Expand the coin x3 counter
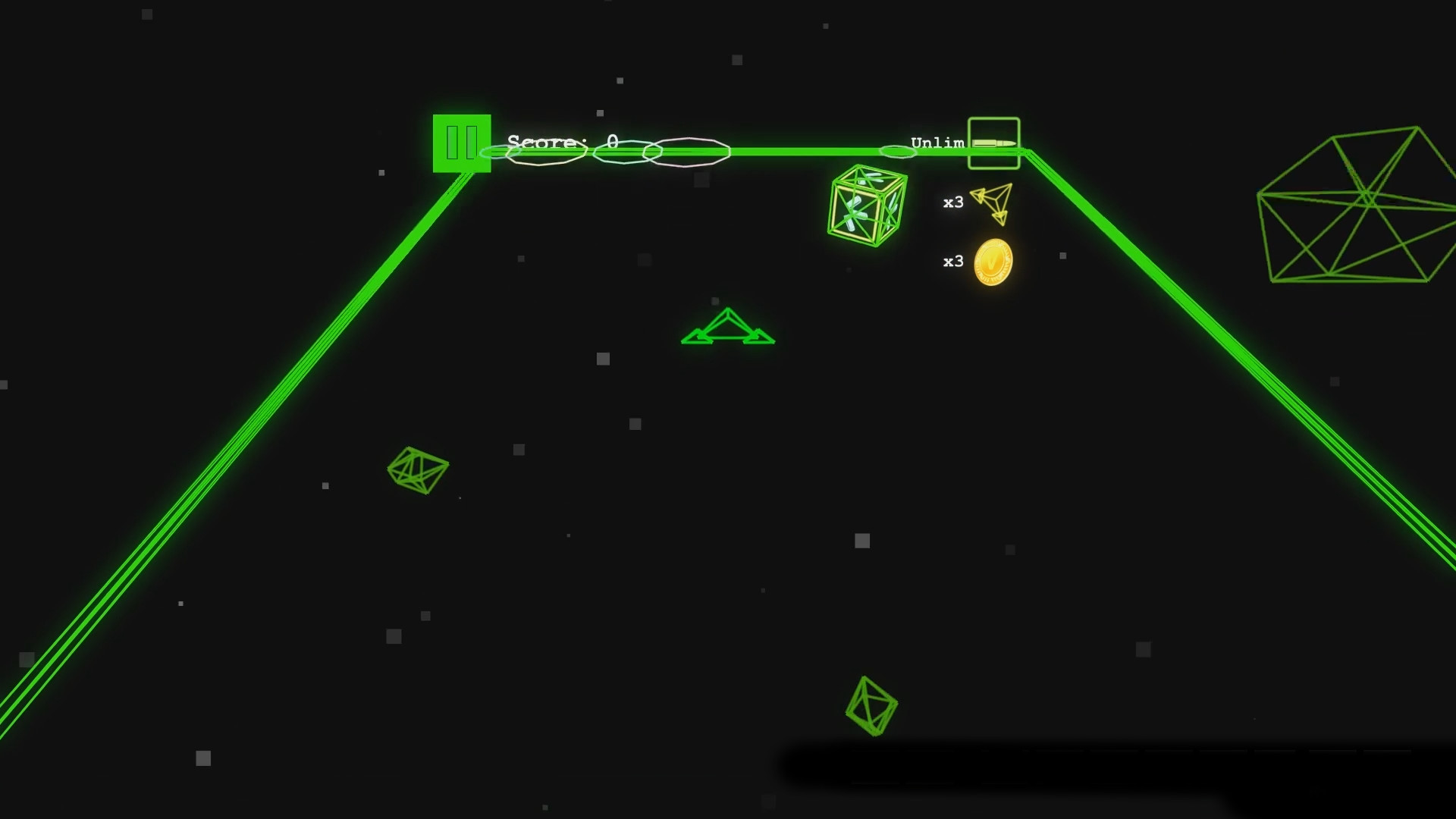This screenshot has height=819, width=1456. [x=952, y=261]
